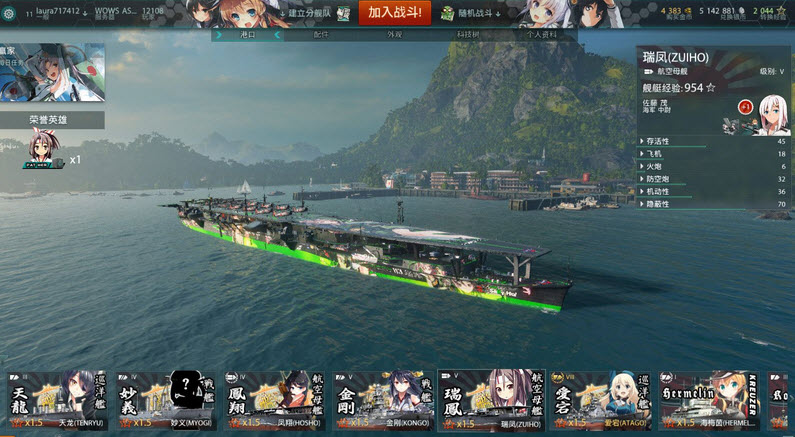Switch to the 港口 port tab
This screenshot has height=437, width=795.
pos(248,34)
